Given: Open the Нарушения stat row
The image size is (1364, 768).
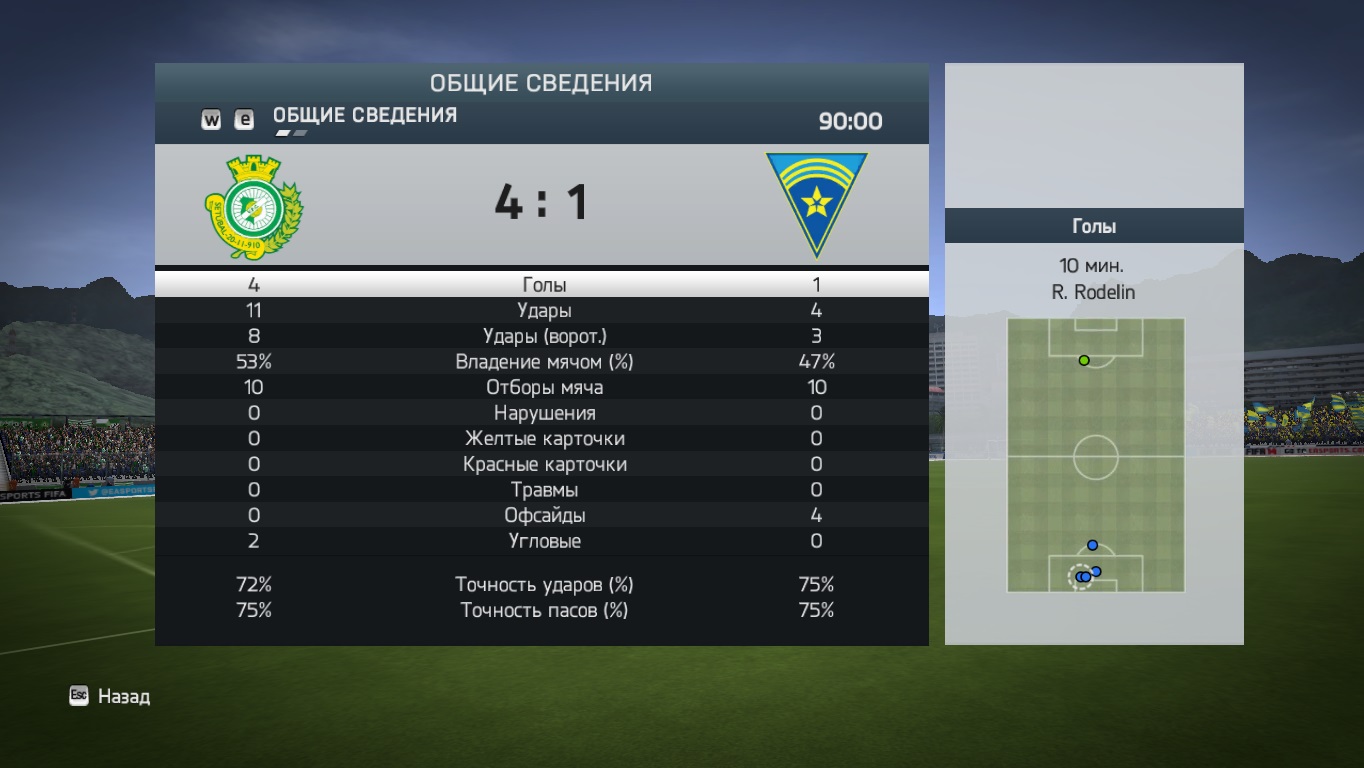Looking at the screenshot, I should coord(544,413).
